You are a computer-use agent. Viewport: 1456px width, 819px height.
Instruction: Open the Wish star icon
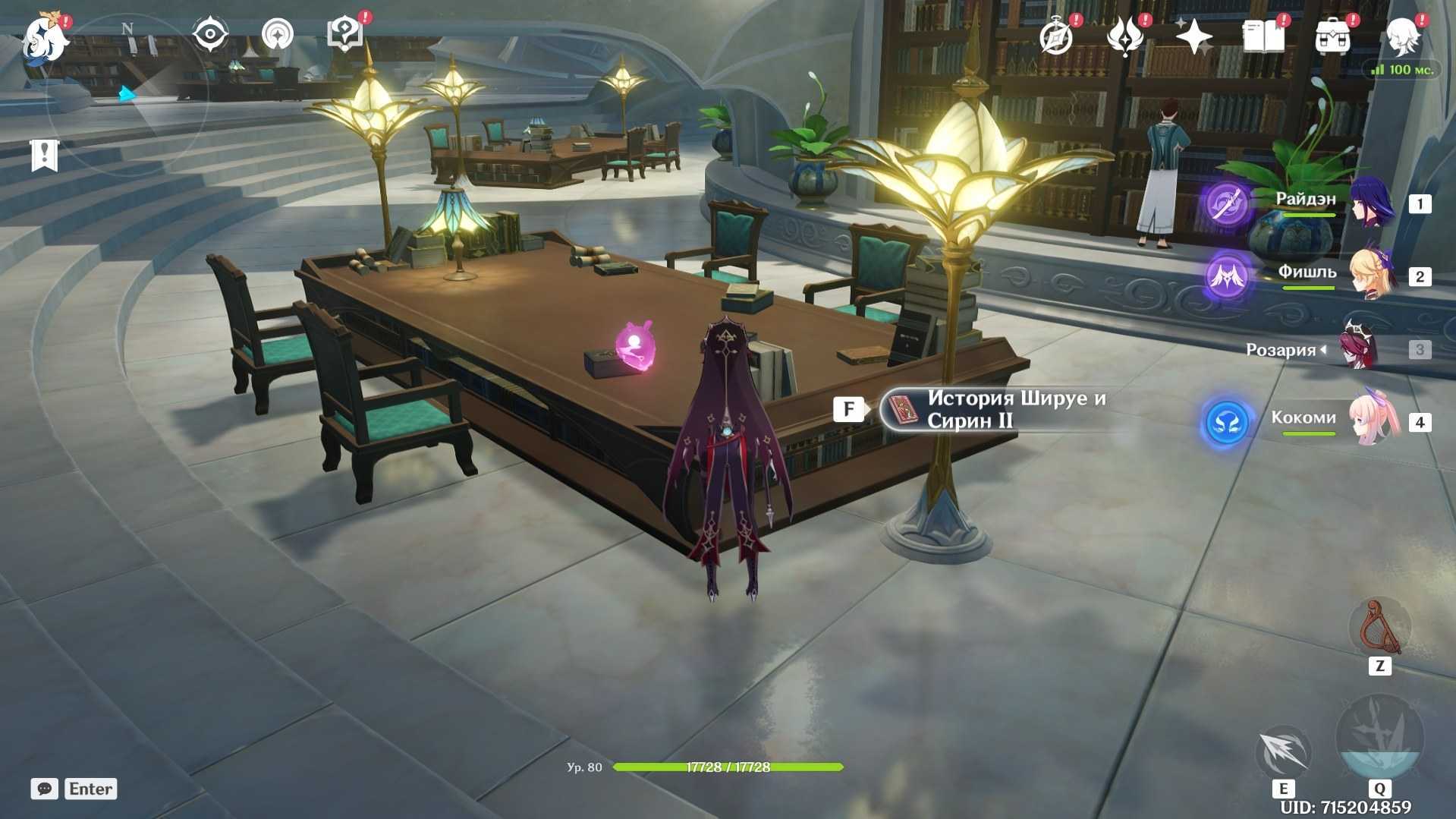[1193, 36]
